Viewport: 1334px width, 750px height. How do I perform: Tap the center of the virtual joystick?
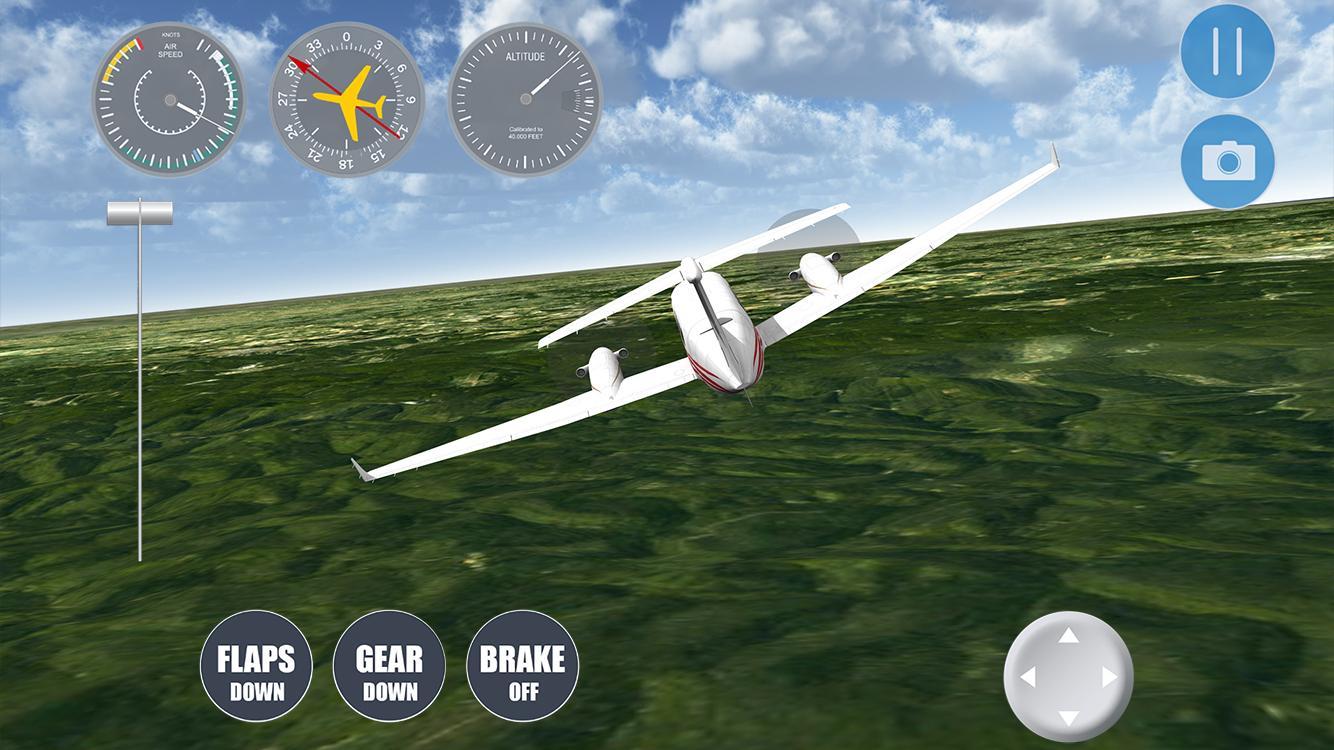click(1069, 676)
